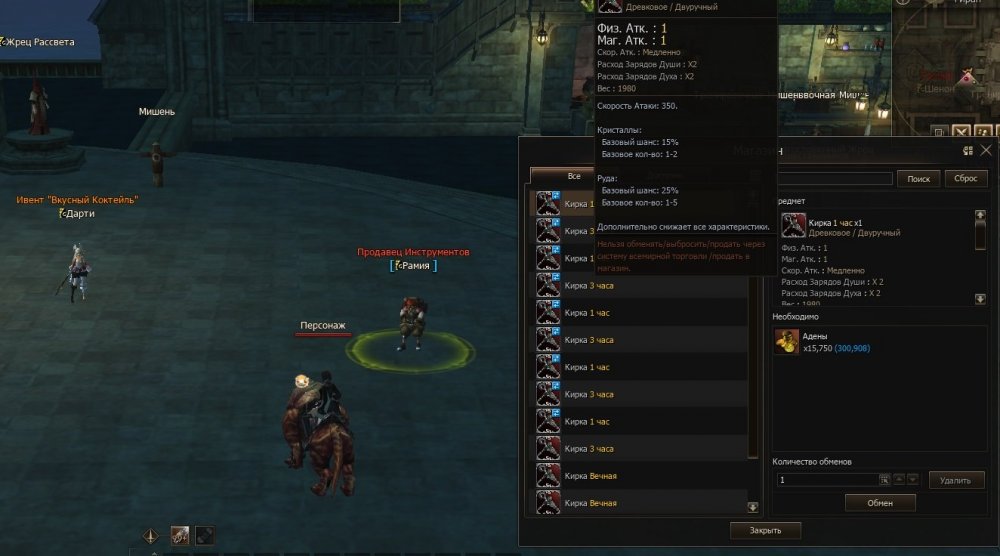Image resolution: width=1000 pixels, height=556 pixels.
Task: Switch to the Все tab
Action: tap(573, 176)
